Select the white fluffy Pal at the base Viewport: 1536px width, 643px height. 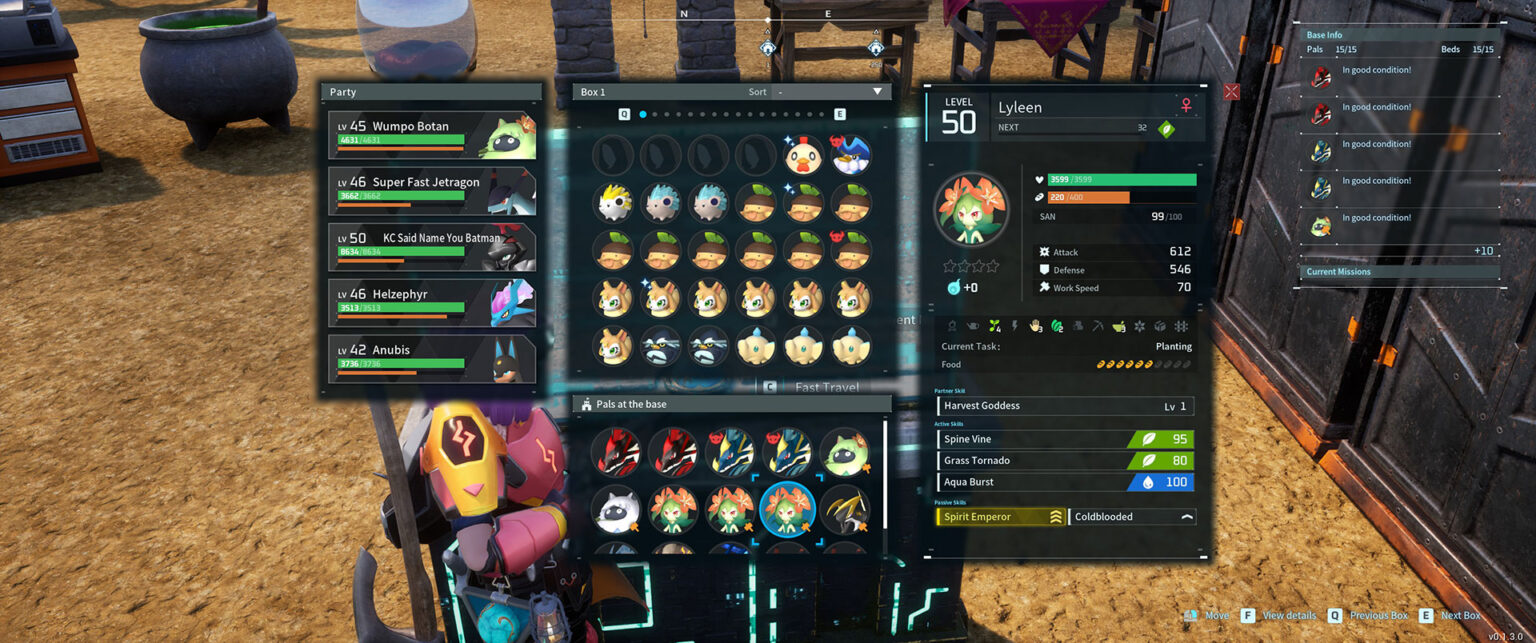click(x=617, y=509)
